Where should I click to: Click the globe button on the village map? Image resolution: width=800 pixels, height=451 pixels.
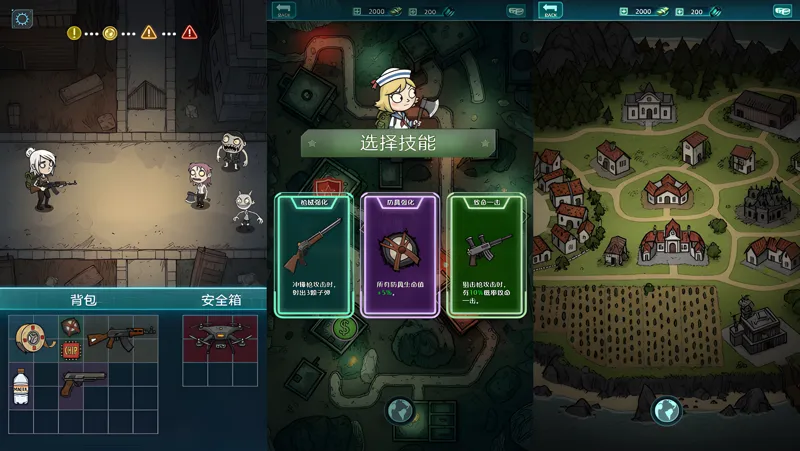tap(666, 410)
